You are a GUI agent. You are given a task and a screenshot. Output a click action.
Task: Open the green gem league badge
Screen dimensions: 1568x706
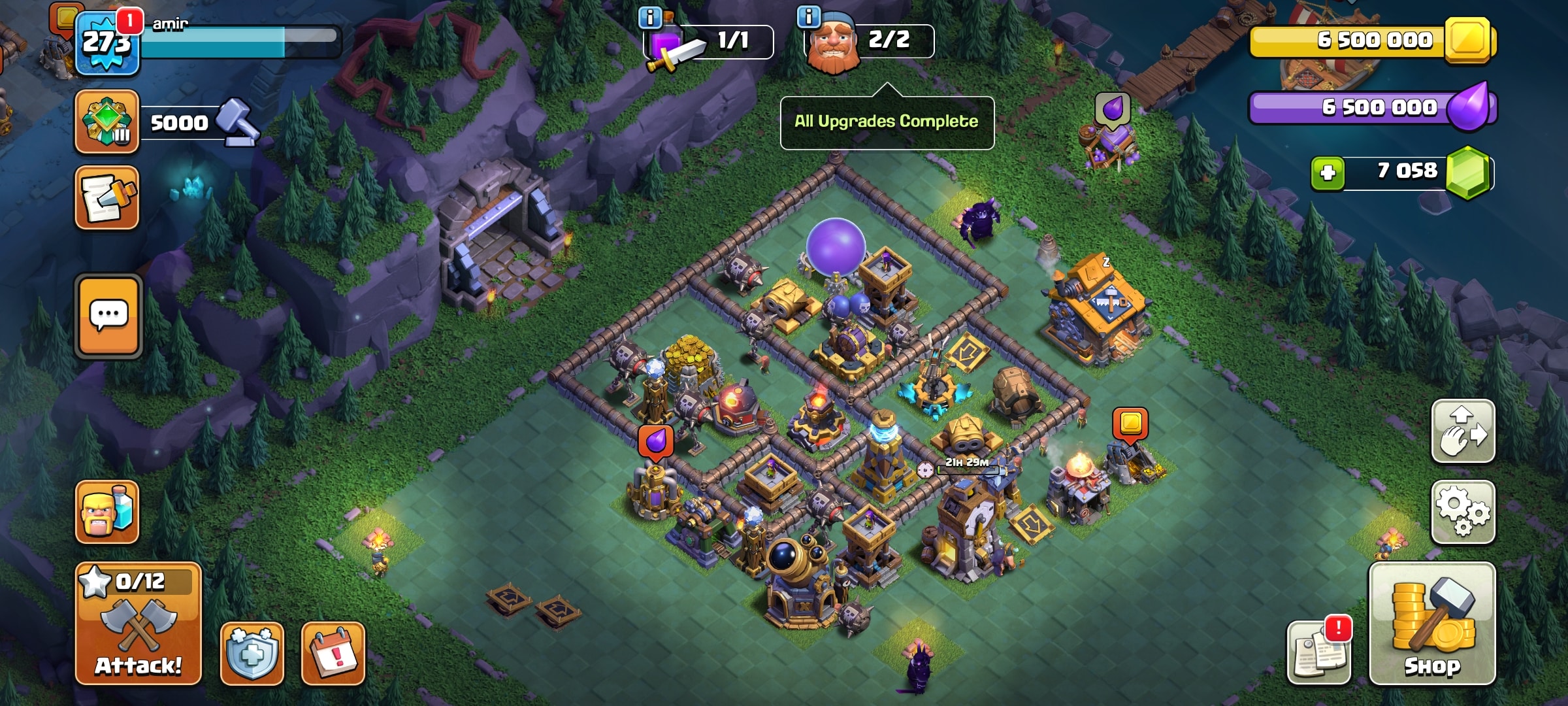point(106,122)
